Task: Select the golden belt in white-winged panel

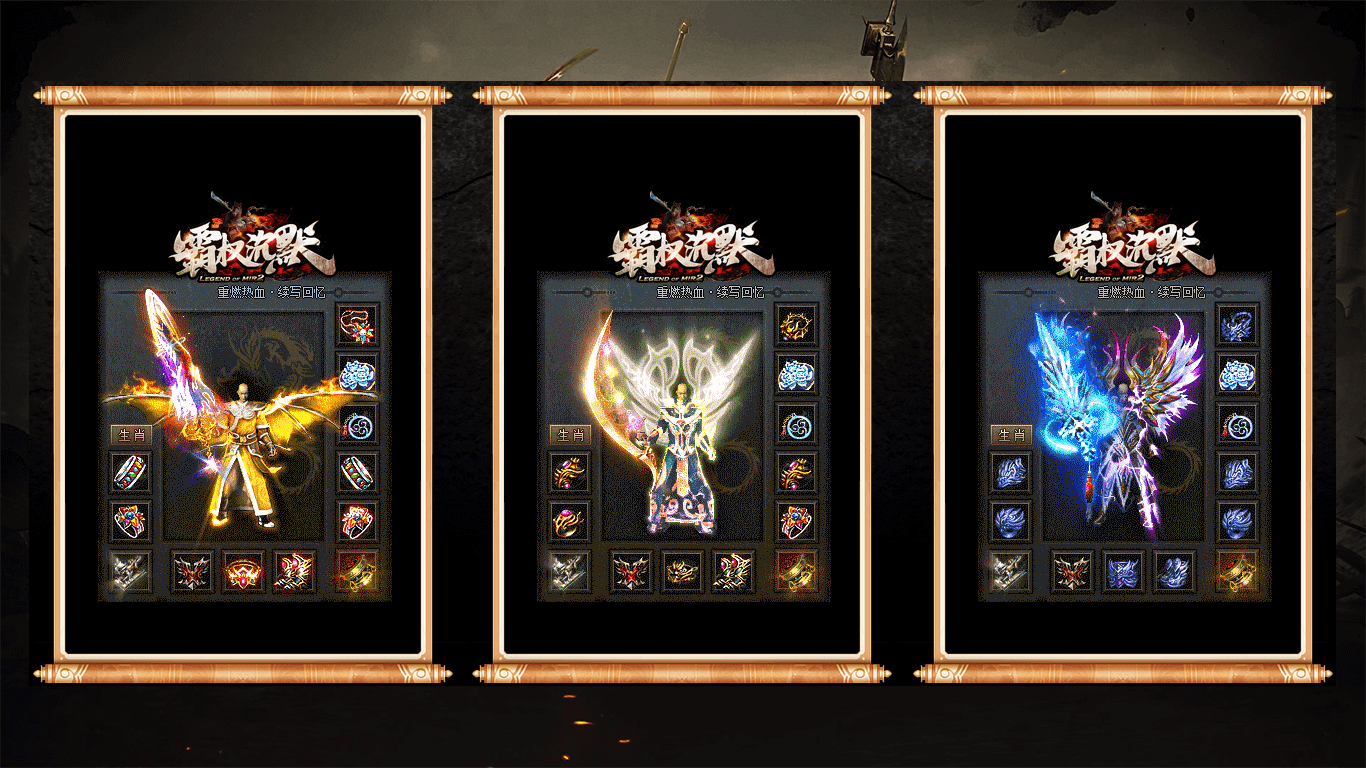Action: [x=683, y=572]
